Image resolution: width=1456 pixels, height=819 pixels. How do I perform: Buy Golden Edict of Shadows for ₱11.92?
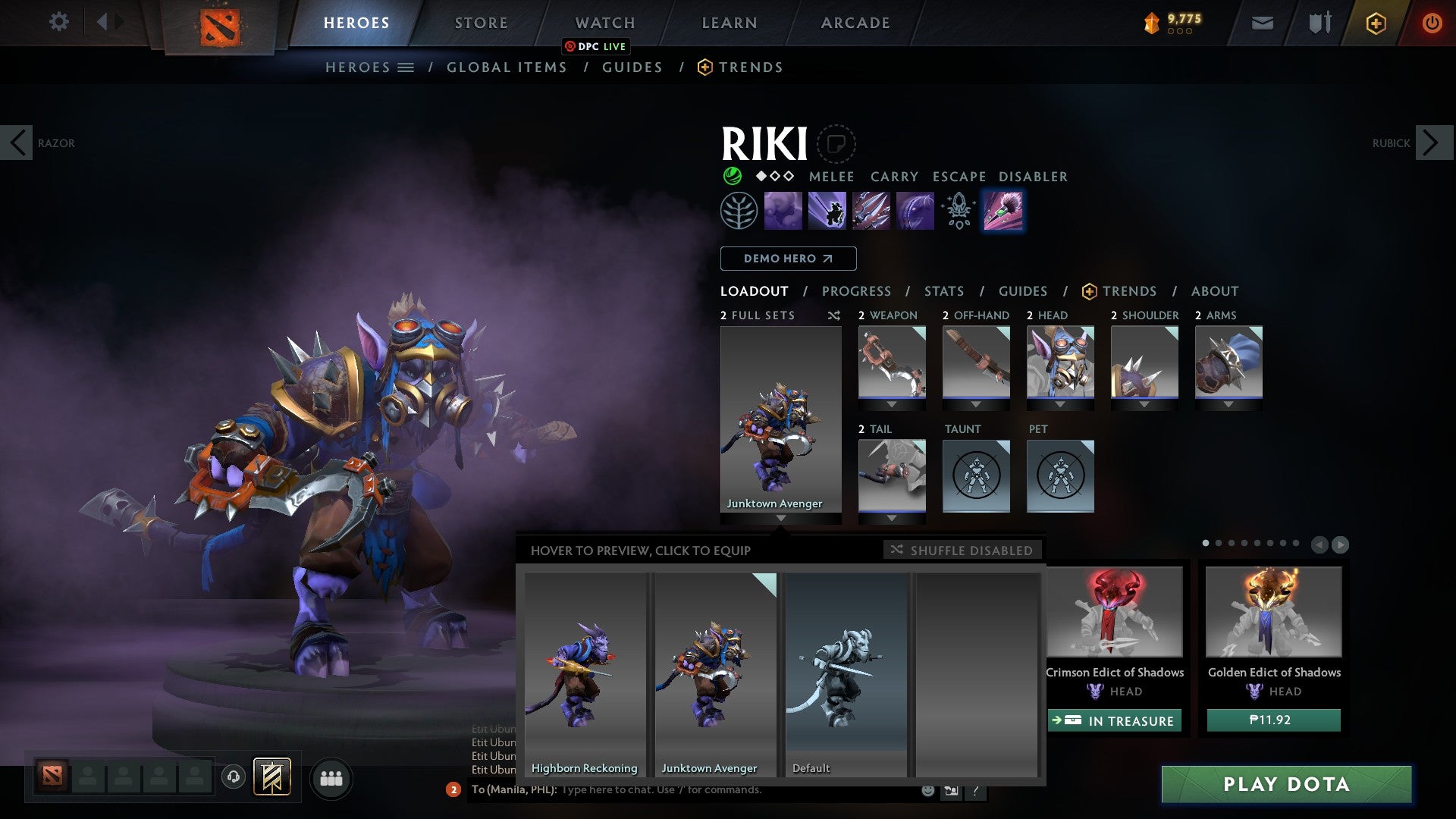pos(1273,720)
